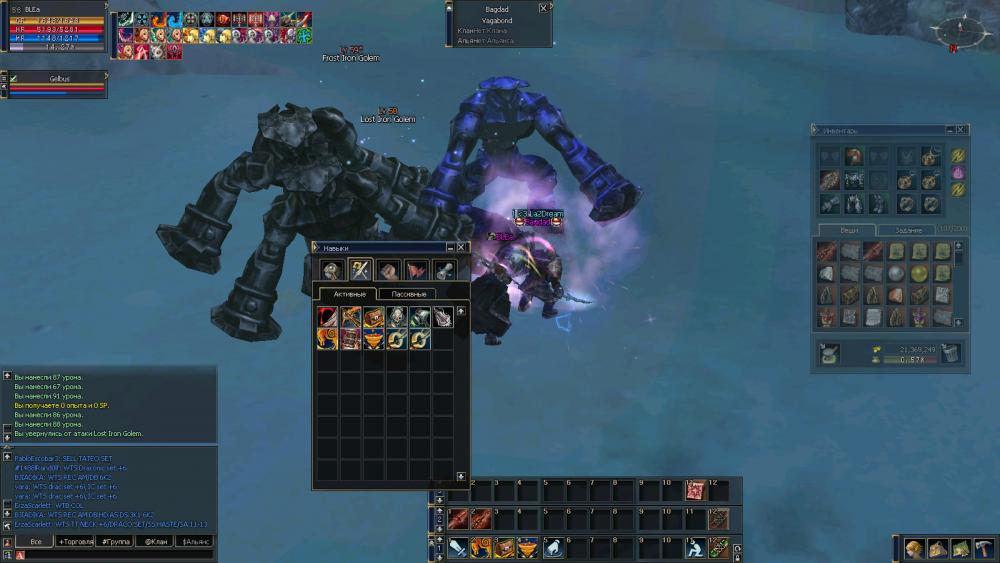Open the $Альянс chat tab
This screenshot has height=563, width=1000.
pyautogui.click(x=195, y=541)
